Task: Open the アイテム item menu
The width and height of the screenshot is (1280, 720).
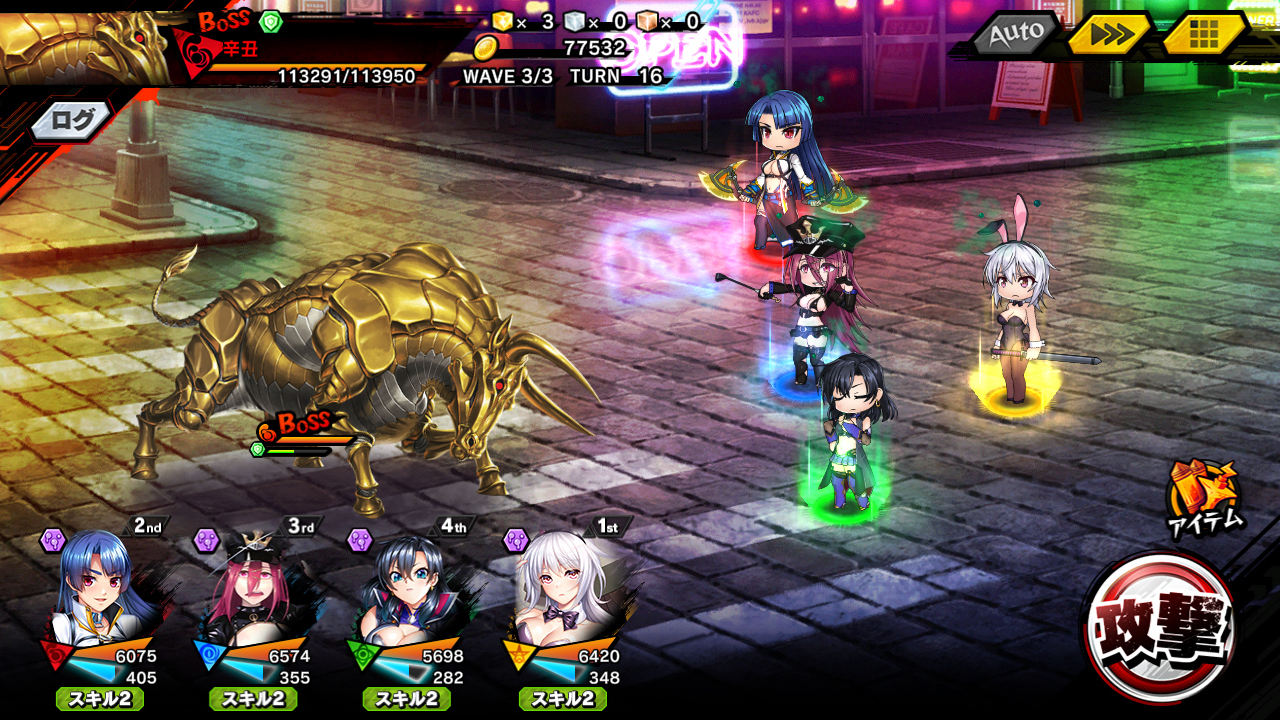Action: (x=1204, y=497)
